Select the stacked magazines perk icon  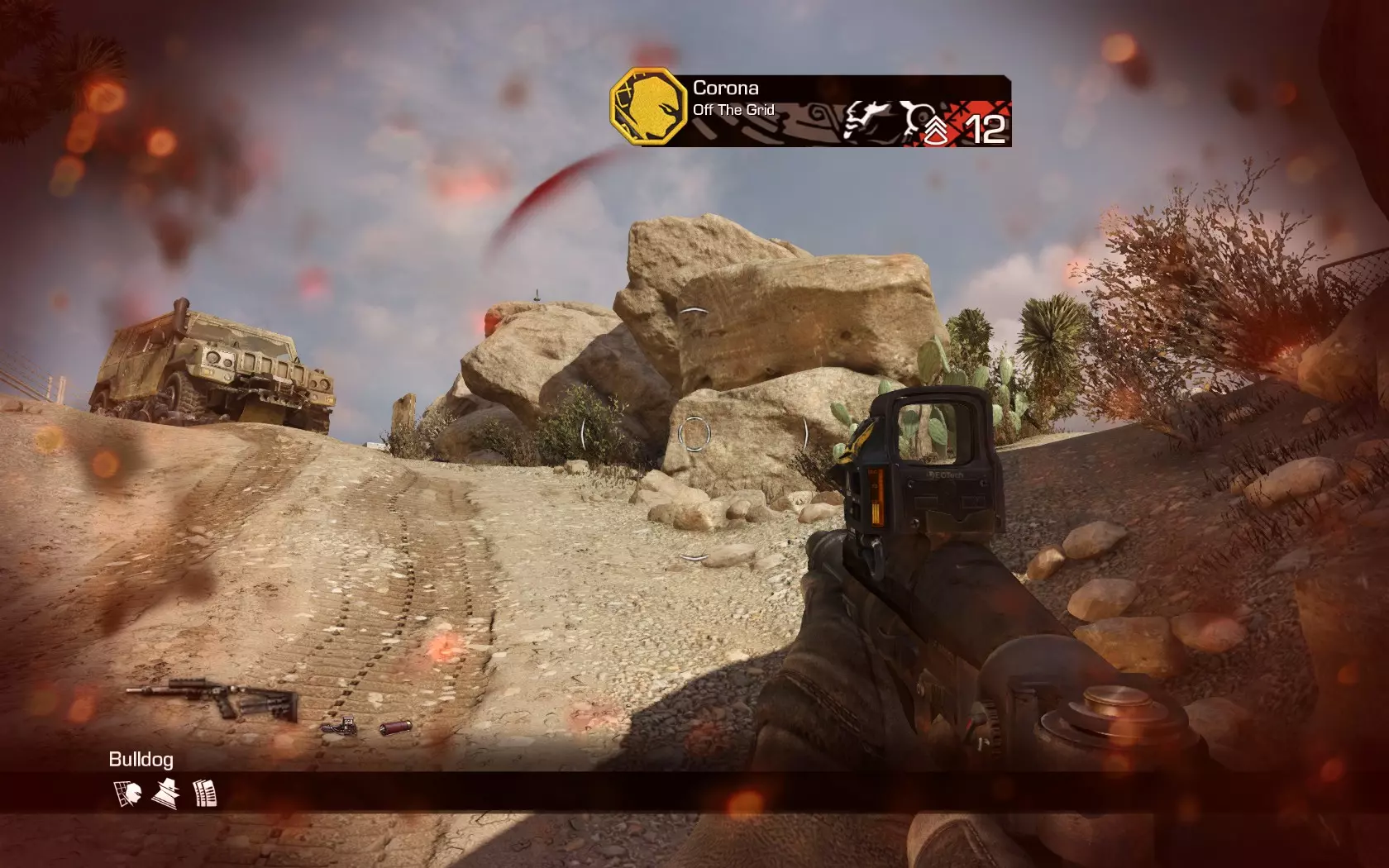pos(204,794)
